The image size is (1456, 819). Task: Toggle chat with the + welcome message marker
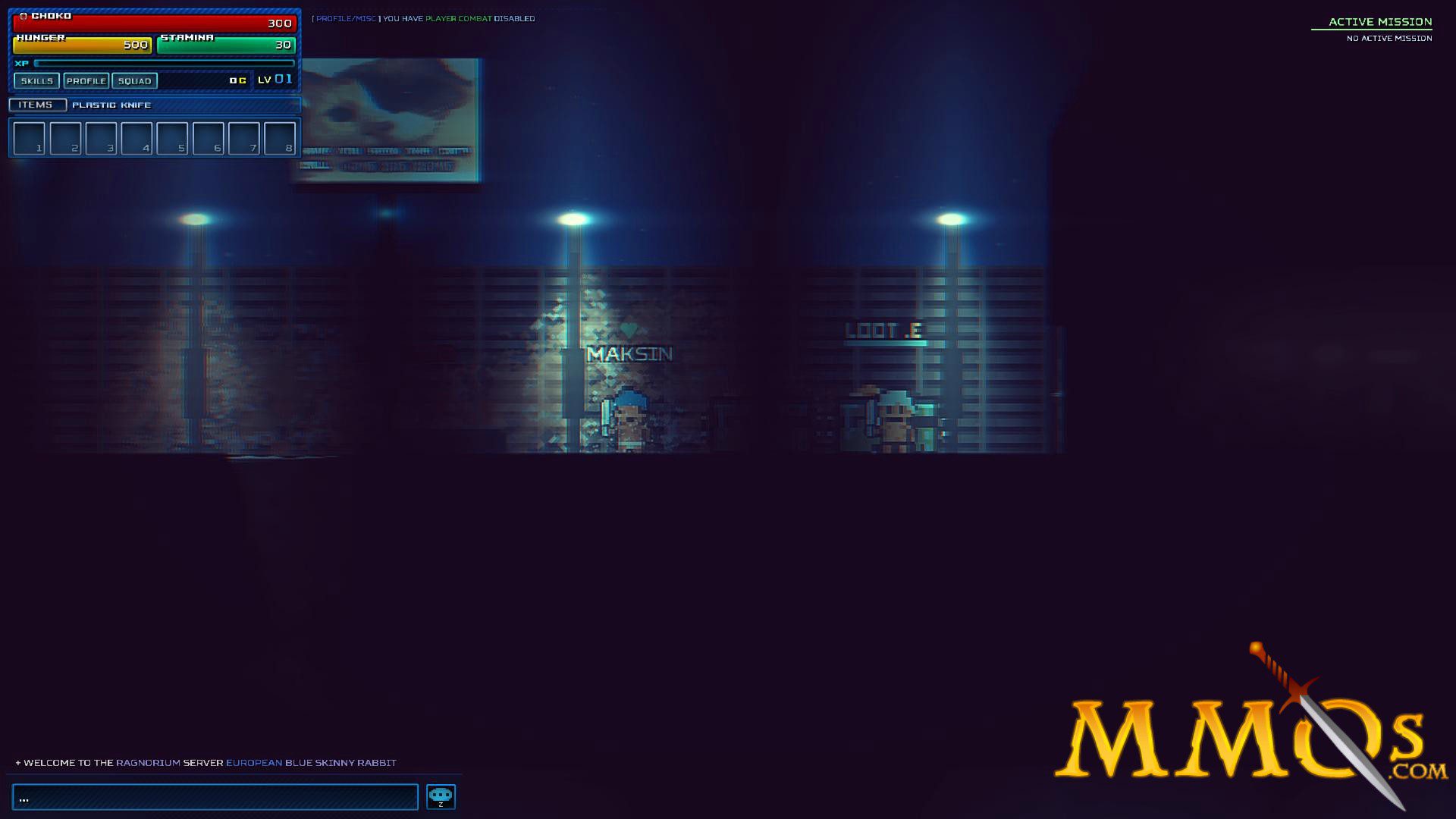coord(15,763)
